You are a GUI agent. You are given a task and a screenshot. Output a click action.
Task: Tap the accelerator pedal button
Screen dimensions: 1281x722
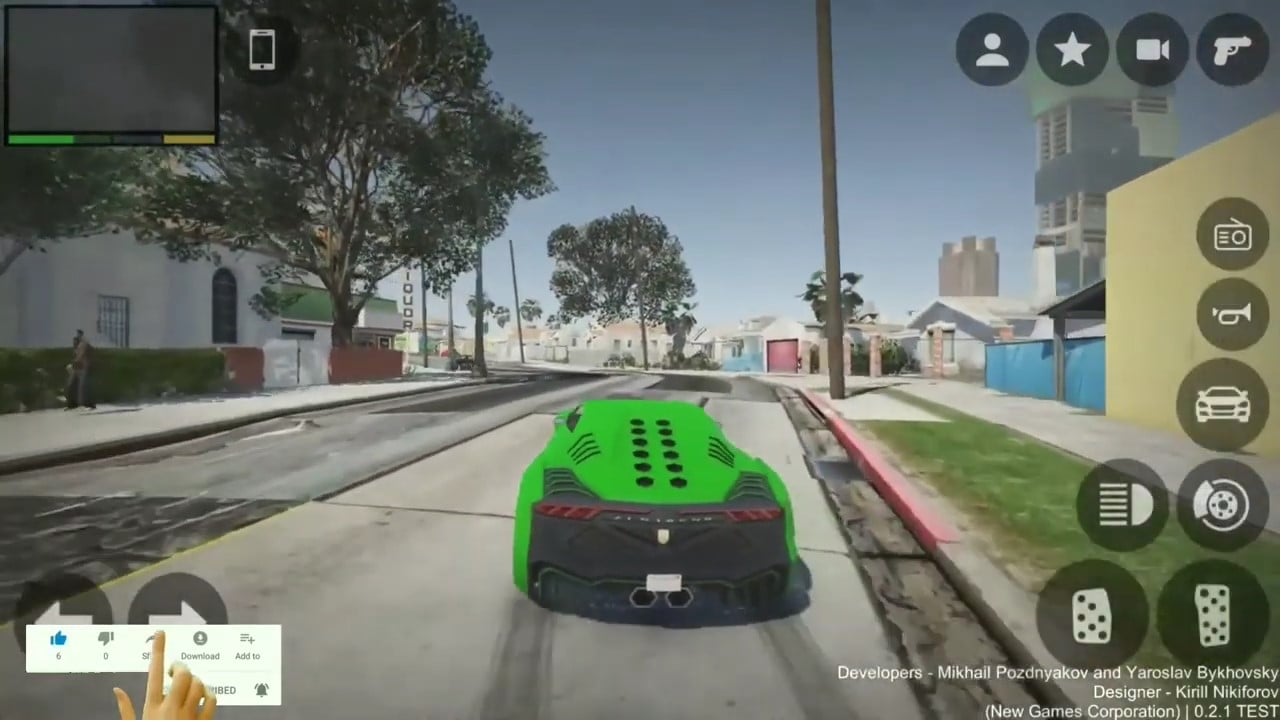point(1211,614)
